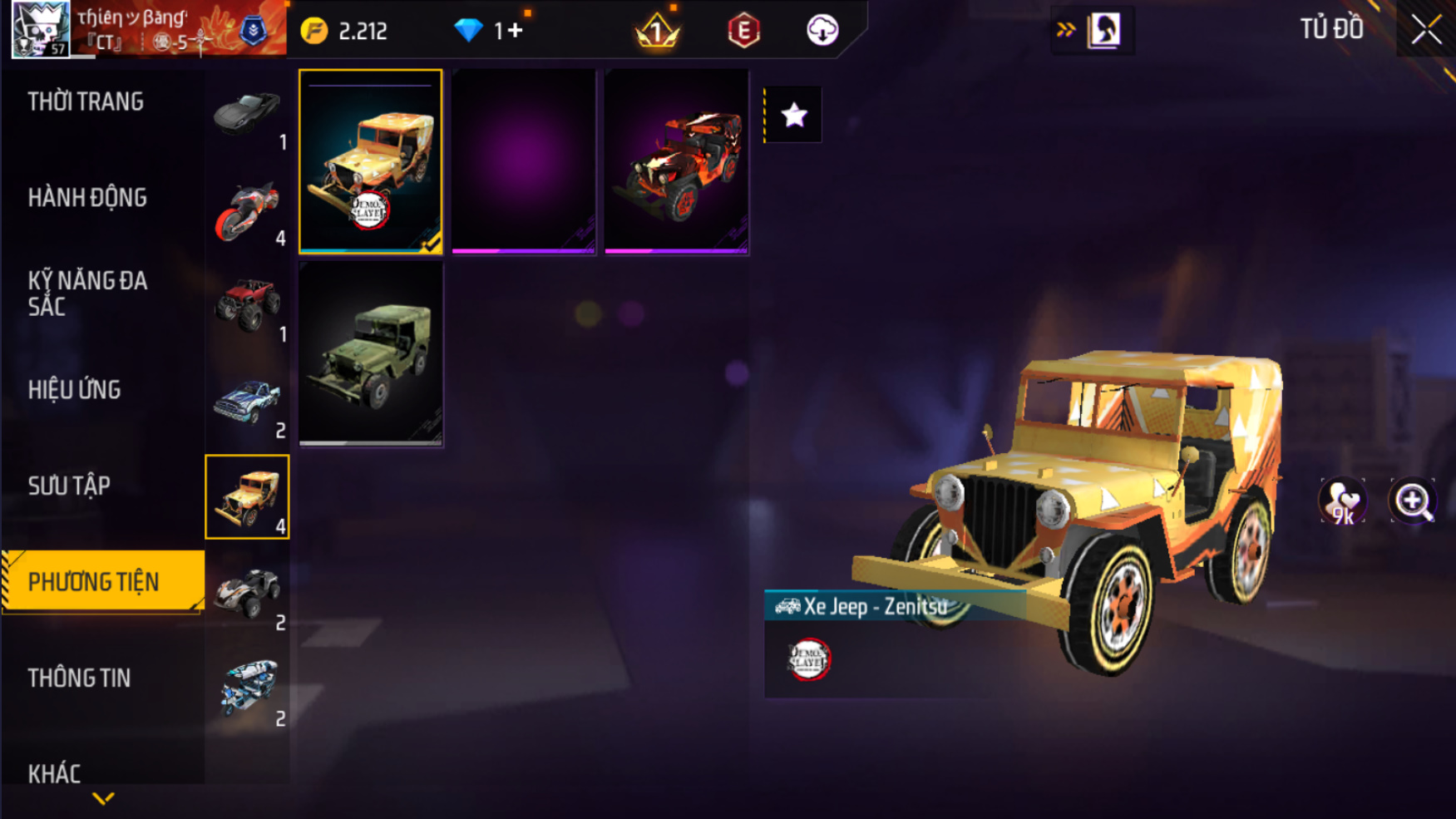The width and height of the screenshot is (1456, 819).
Task: Select the Zenitsu yellow jeep skin
Action: tap(370, 161)
